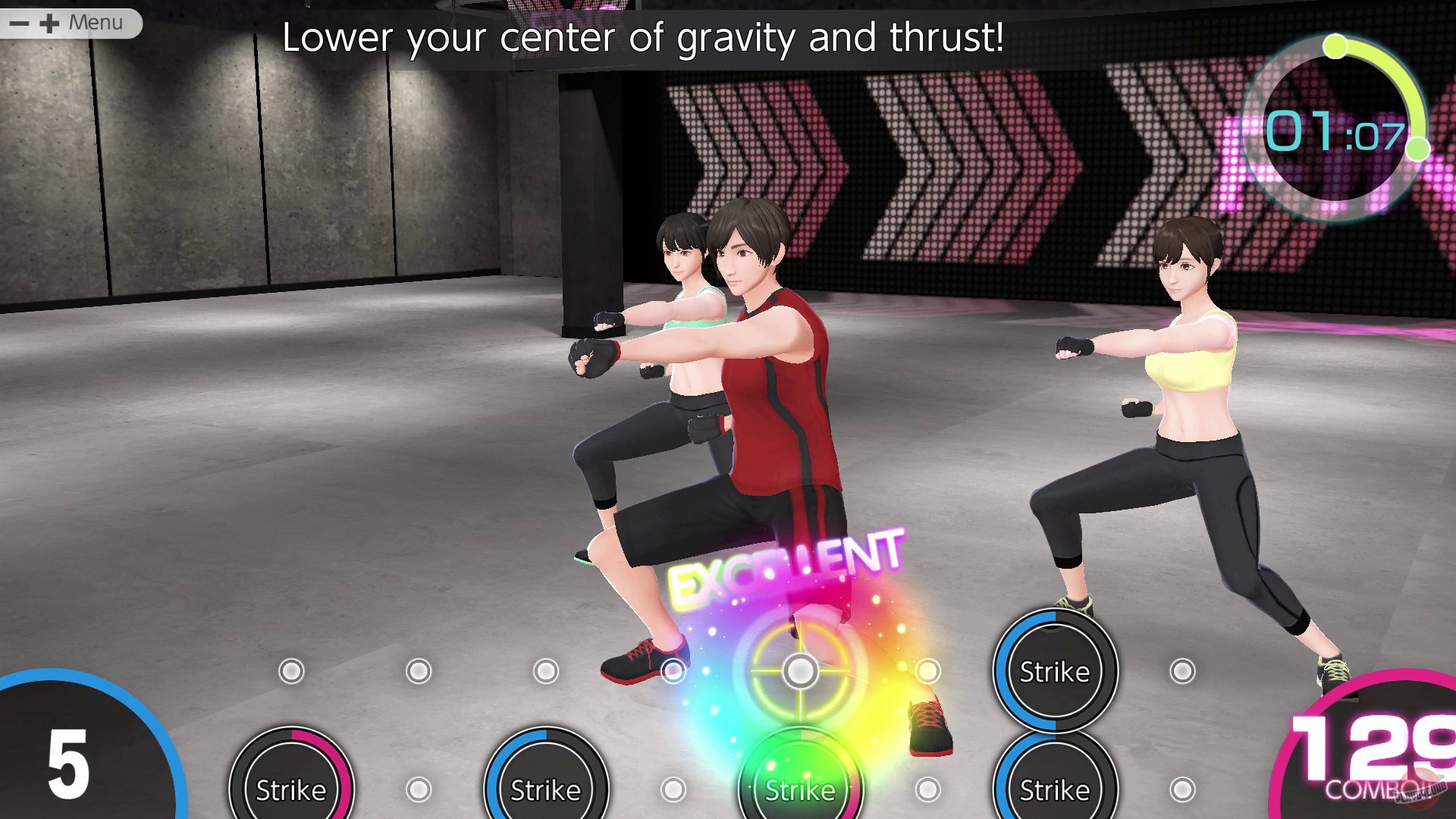This screenshot has width=1456, height=819.
Task: Click the beat dot at the far right edge
Action: (1181, 789)
